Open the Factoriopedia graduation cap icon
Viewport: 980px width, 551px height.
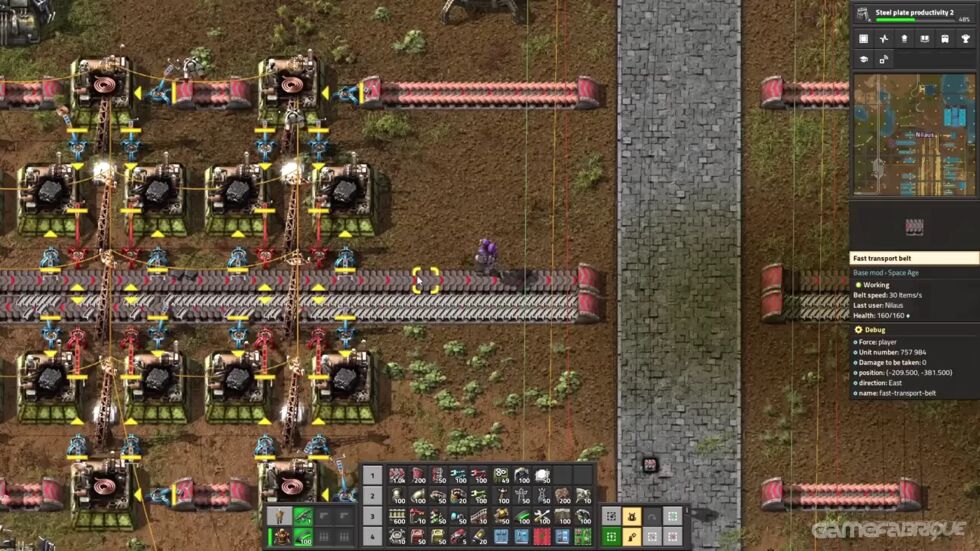863,60
